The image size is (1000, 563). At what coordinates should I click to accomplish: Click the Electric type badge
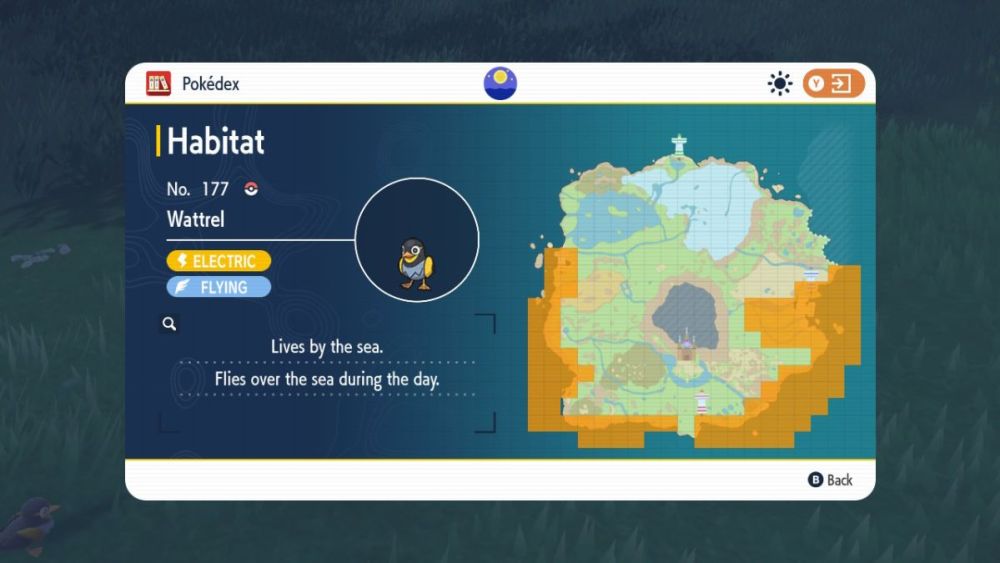[219, 261]
